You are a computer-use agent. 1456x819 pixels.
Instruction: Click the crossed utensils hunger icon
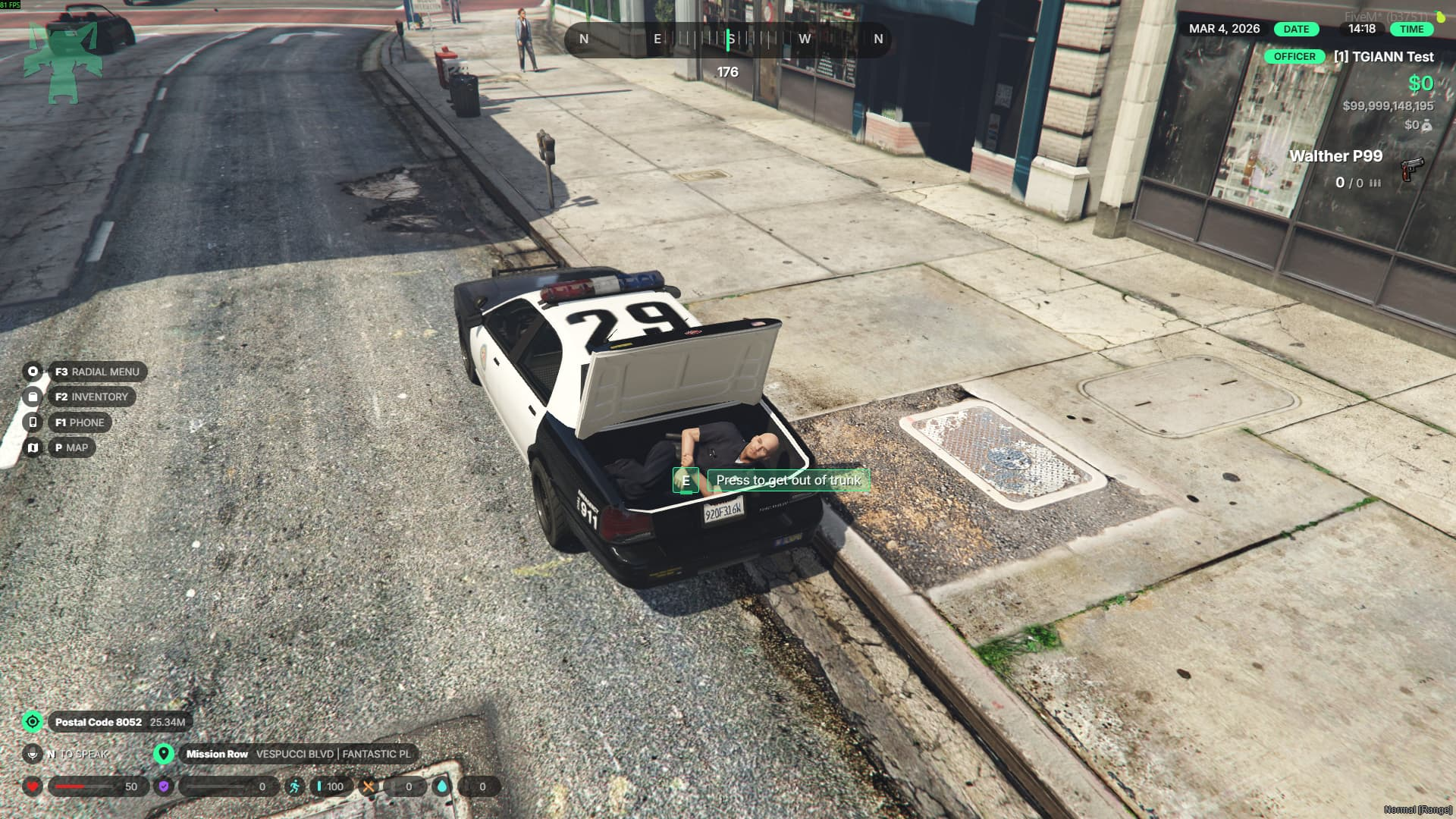coord(371,786)
